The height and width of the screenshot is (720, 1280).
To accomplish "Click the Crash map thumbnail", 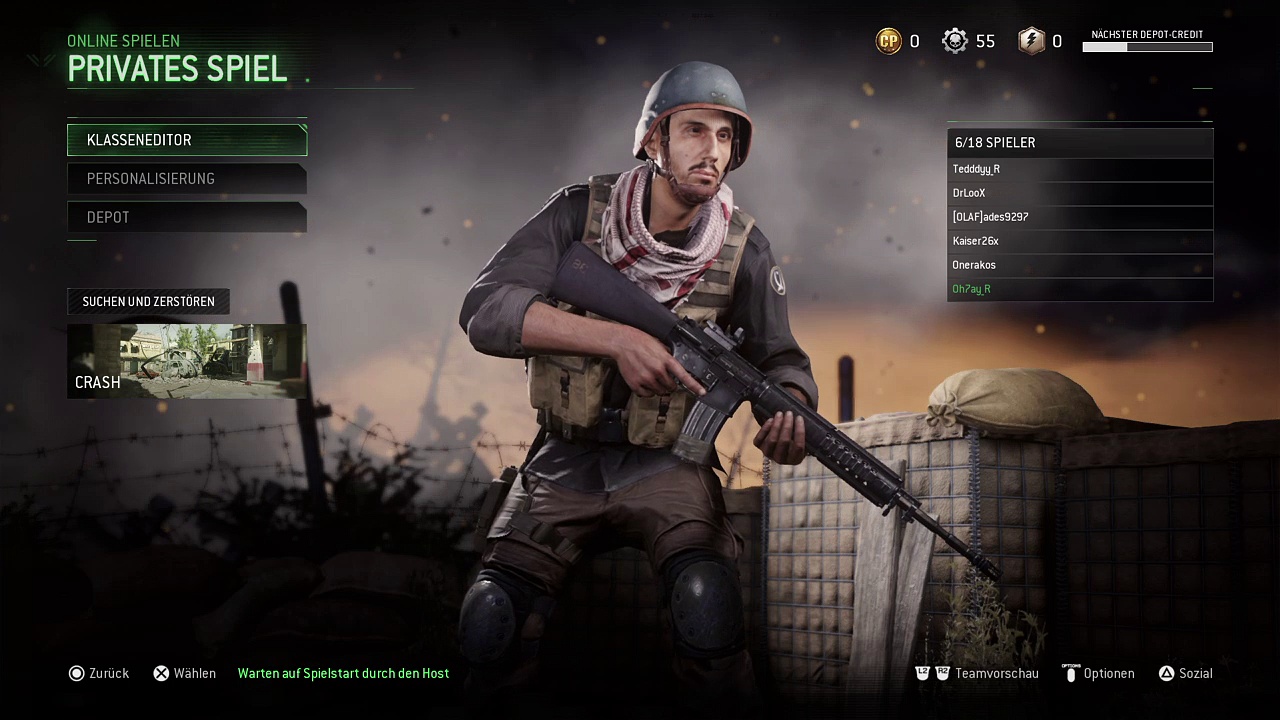I will coord(187,361).
